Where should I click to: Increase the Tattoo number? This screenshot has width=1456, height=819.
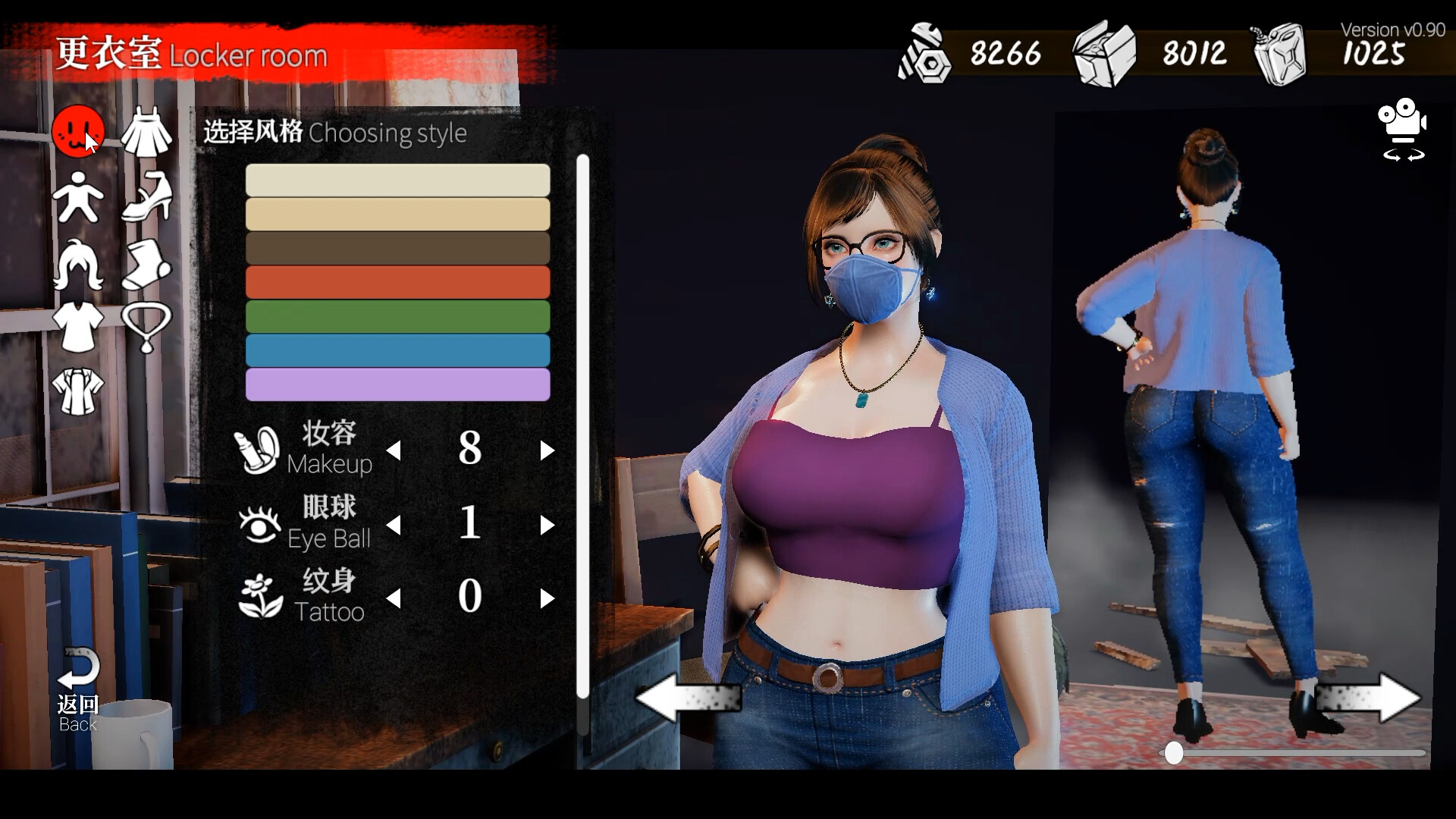[548, 598]
